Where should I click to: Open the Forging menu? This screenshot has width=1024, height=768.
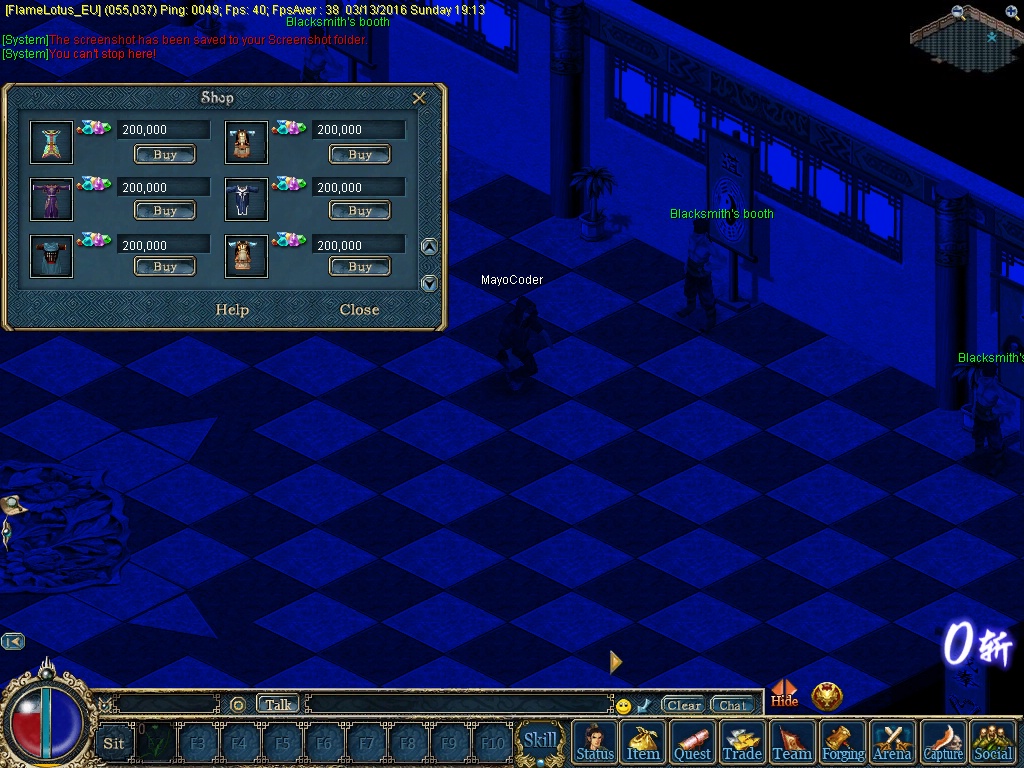pyautogui.click(x=843, y=743)
